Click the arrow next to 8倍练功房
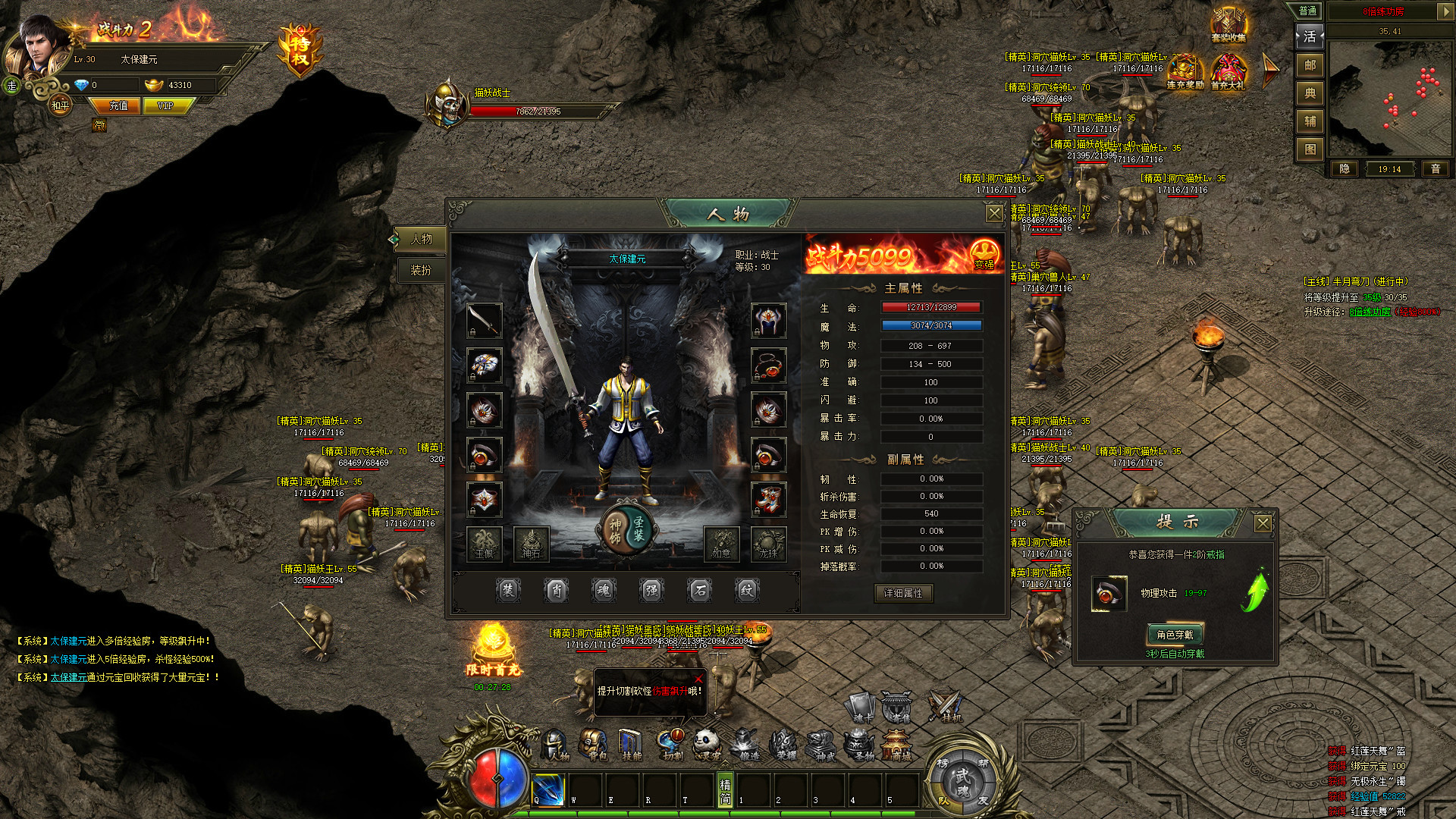The height and width of the screenshot is (819, 1456). (1446, 12)
